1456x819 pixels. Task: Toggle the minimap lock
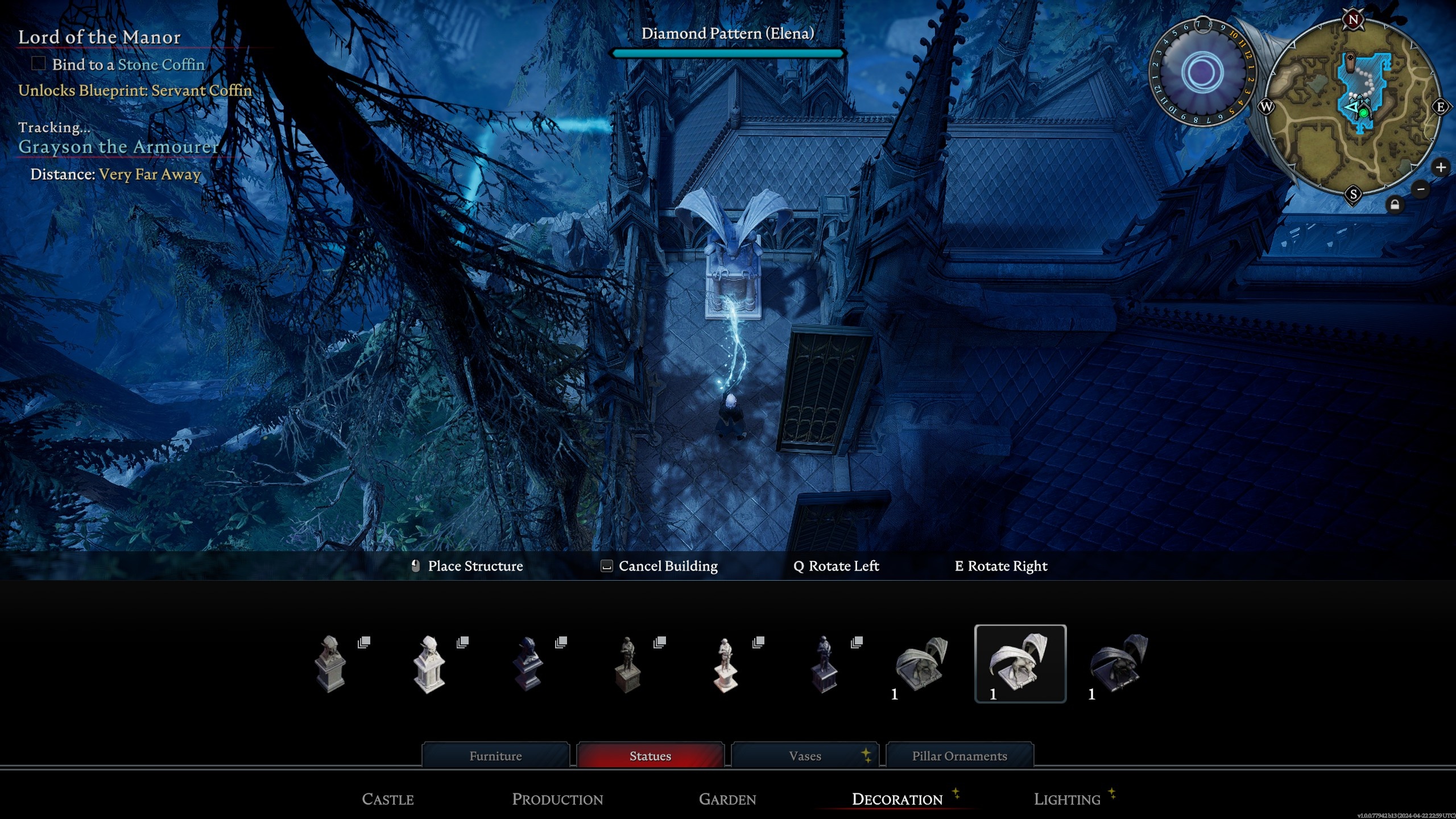click(x=1395, y=205)
